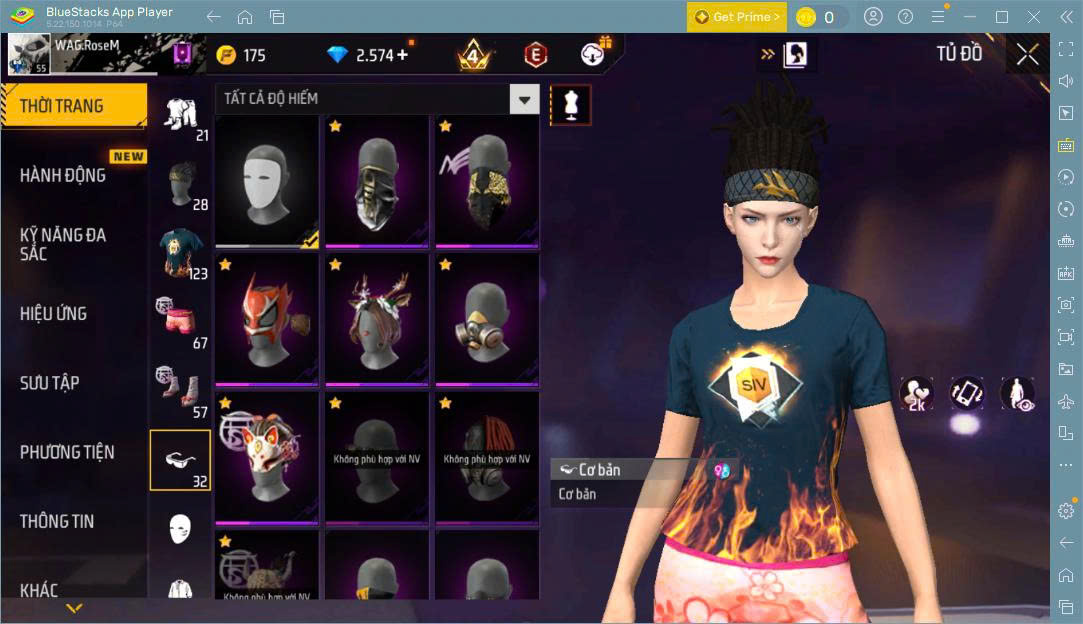Select the Kỹ Năng Đa Sắc tab

(x=63, y=244)
